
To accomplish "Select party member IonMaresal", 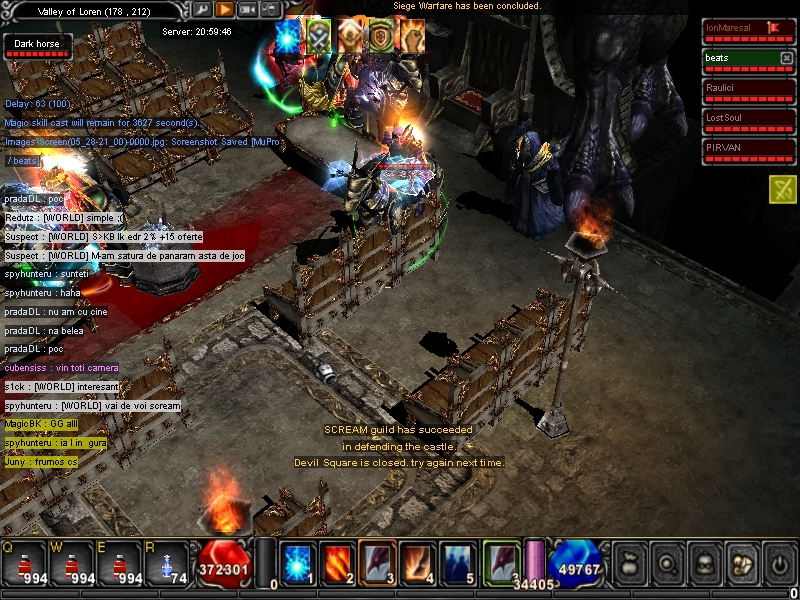I will 741,28.
